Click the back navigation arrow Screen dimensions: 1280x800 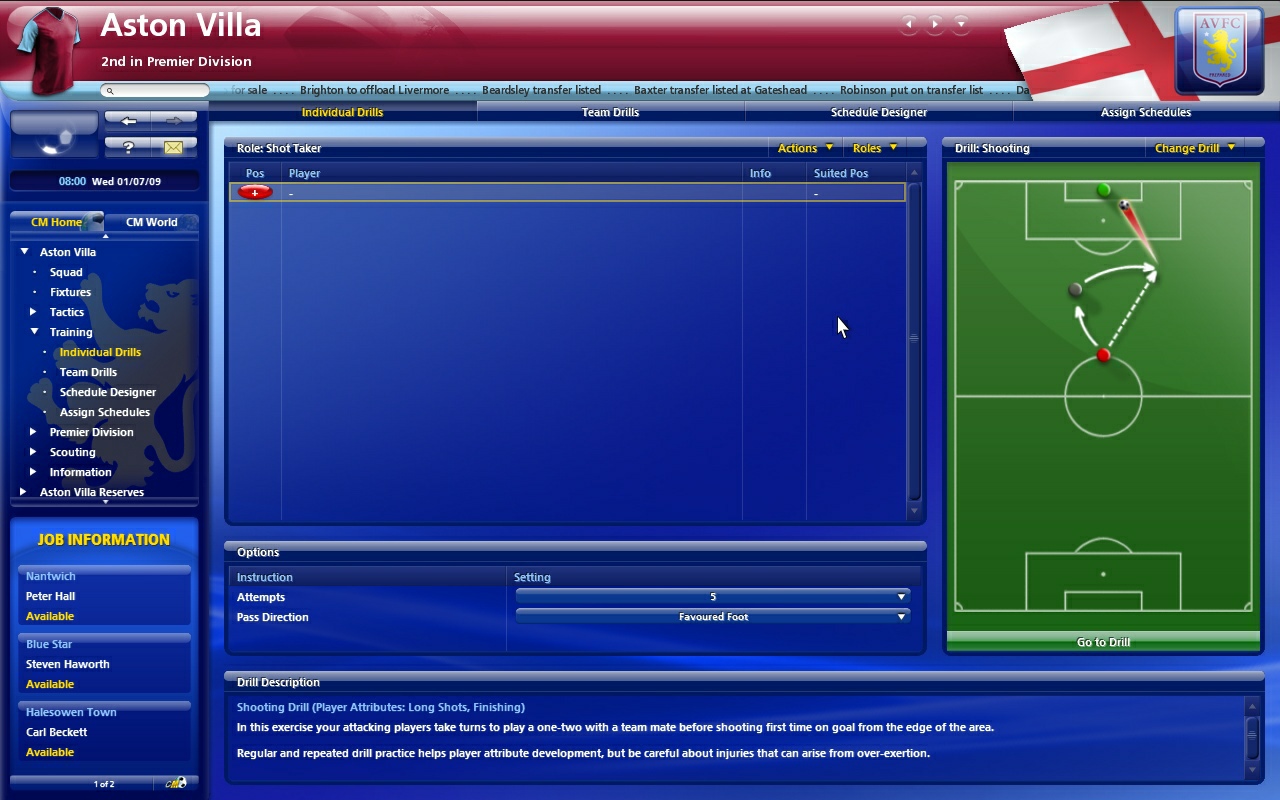[129, 120]
